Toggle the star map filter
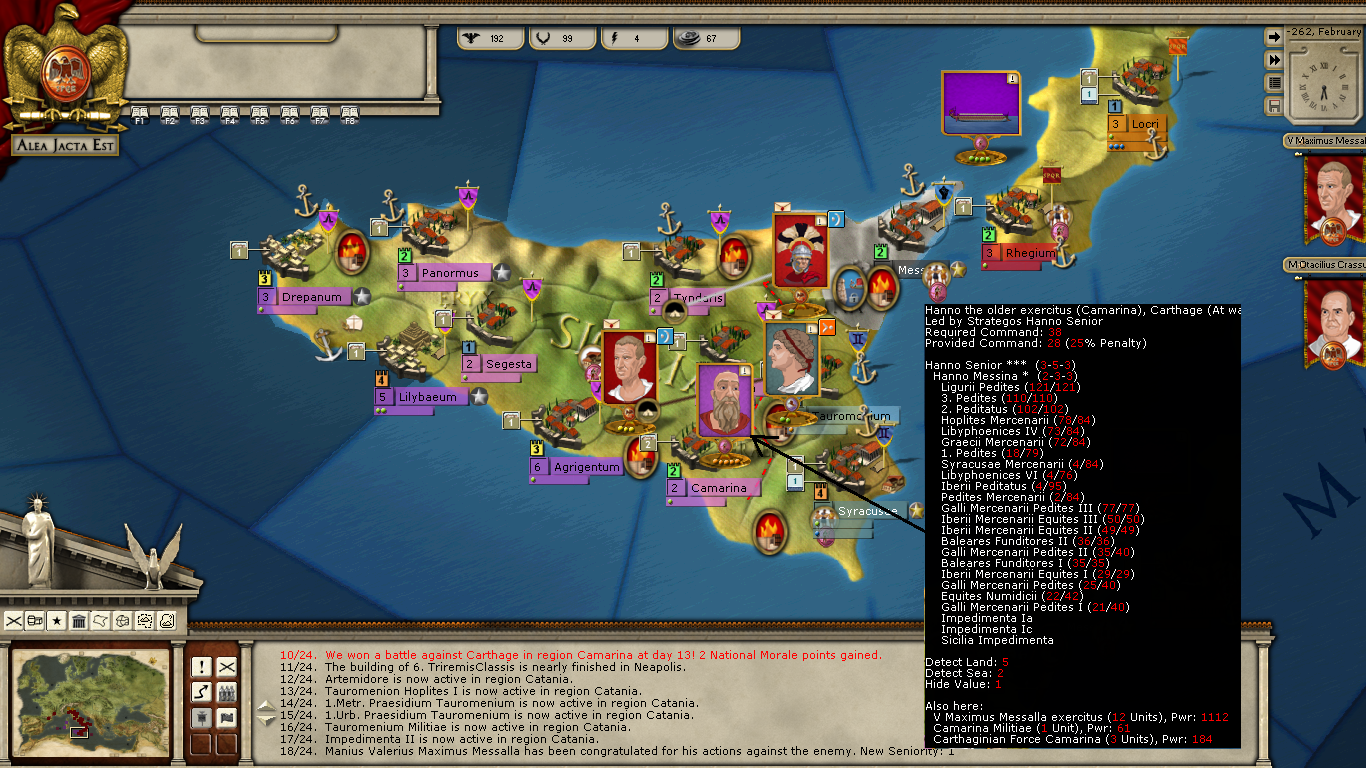Screen dimensions: 1366x768 click(x=57, y=621)
